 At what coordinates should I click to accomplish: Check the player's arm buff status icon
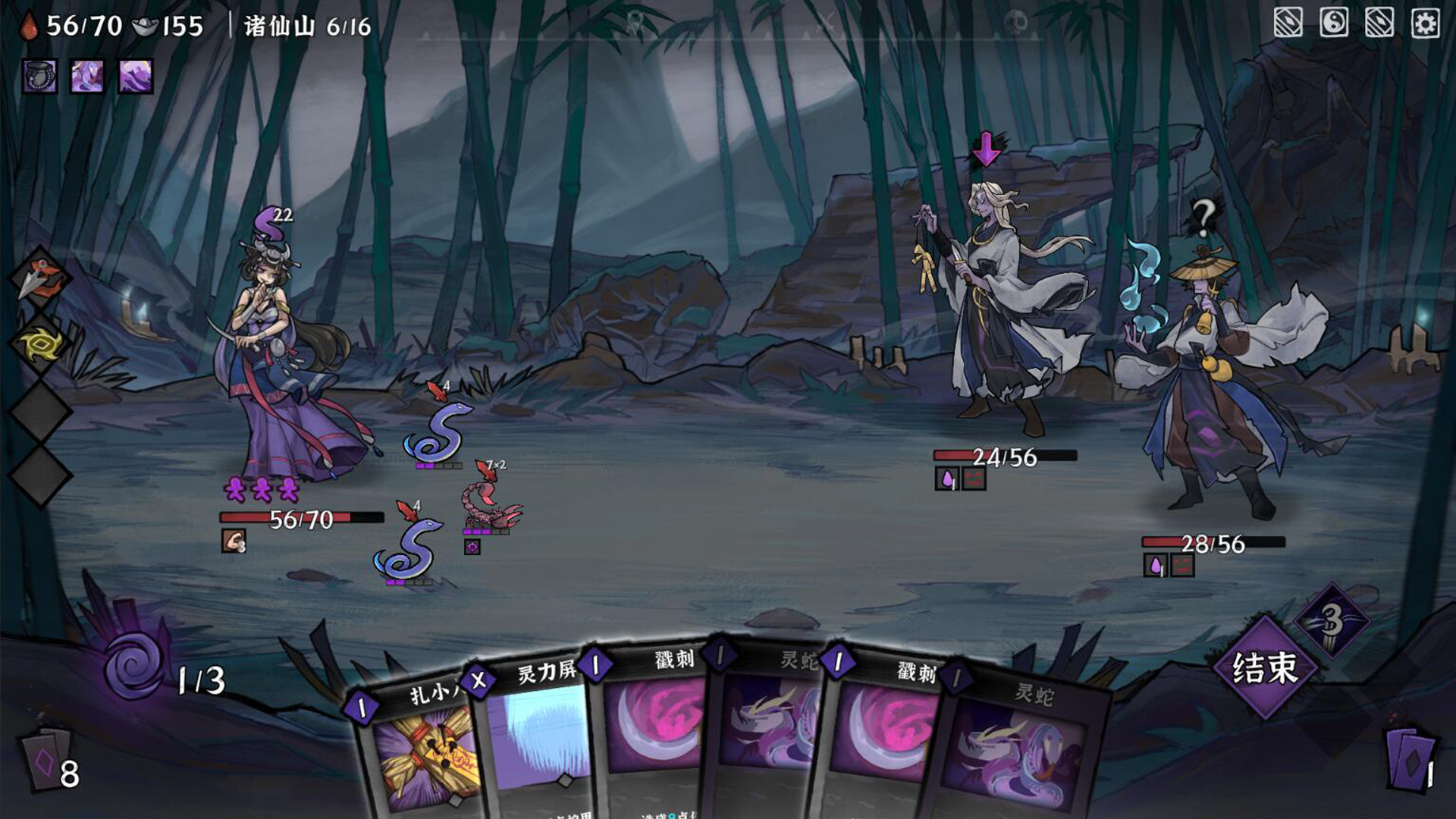tap(234, 541)
